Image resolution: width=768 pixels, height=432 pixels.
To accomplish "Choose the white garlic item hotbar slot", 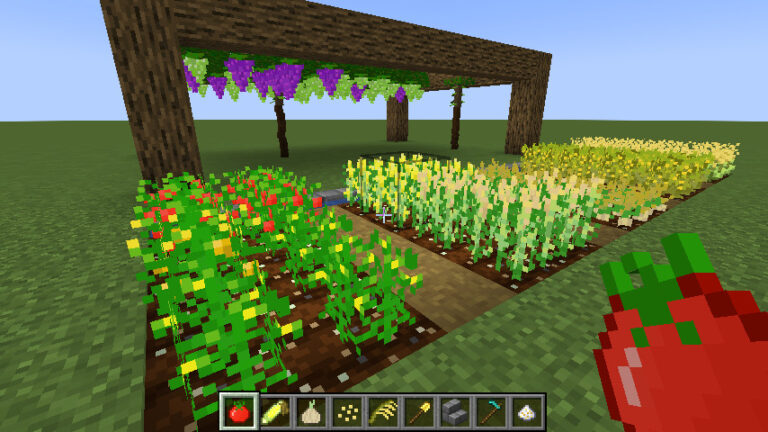I will [526, 412].
